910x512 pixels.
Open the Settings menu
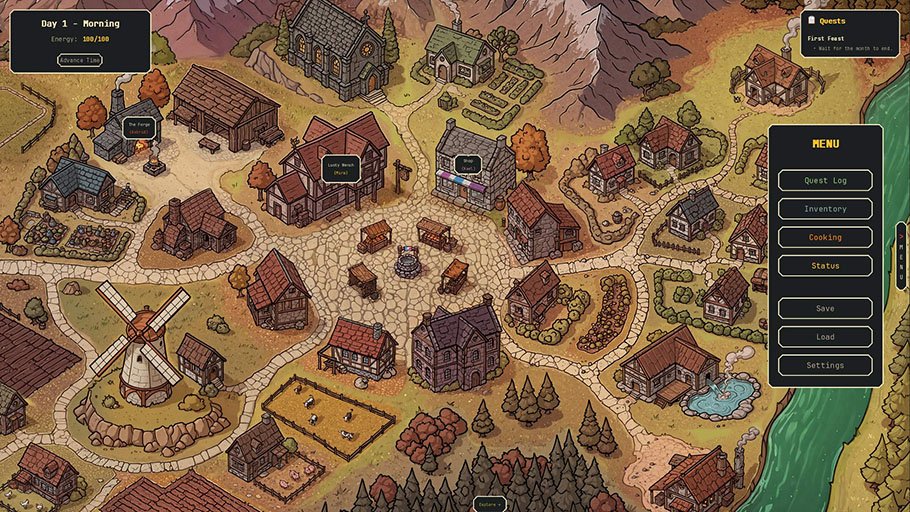(825, 366)
